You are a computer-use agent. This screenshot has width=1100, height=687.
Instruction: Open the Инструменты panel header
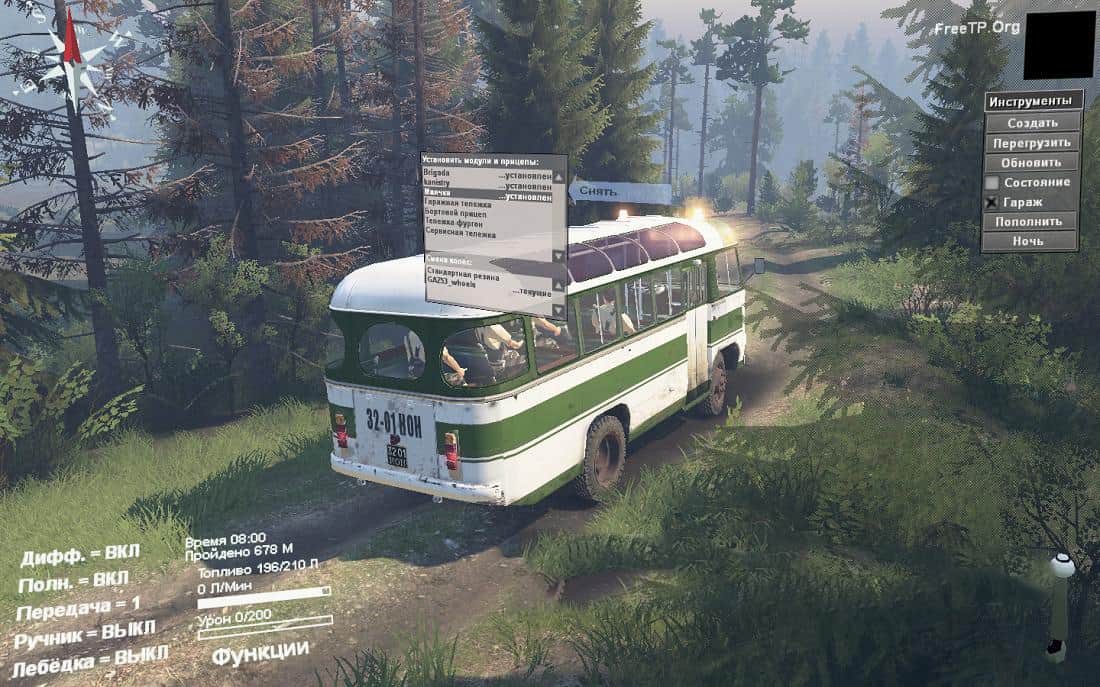(x=1034, y=102)
